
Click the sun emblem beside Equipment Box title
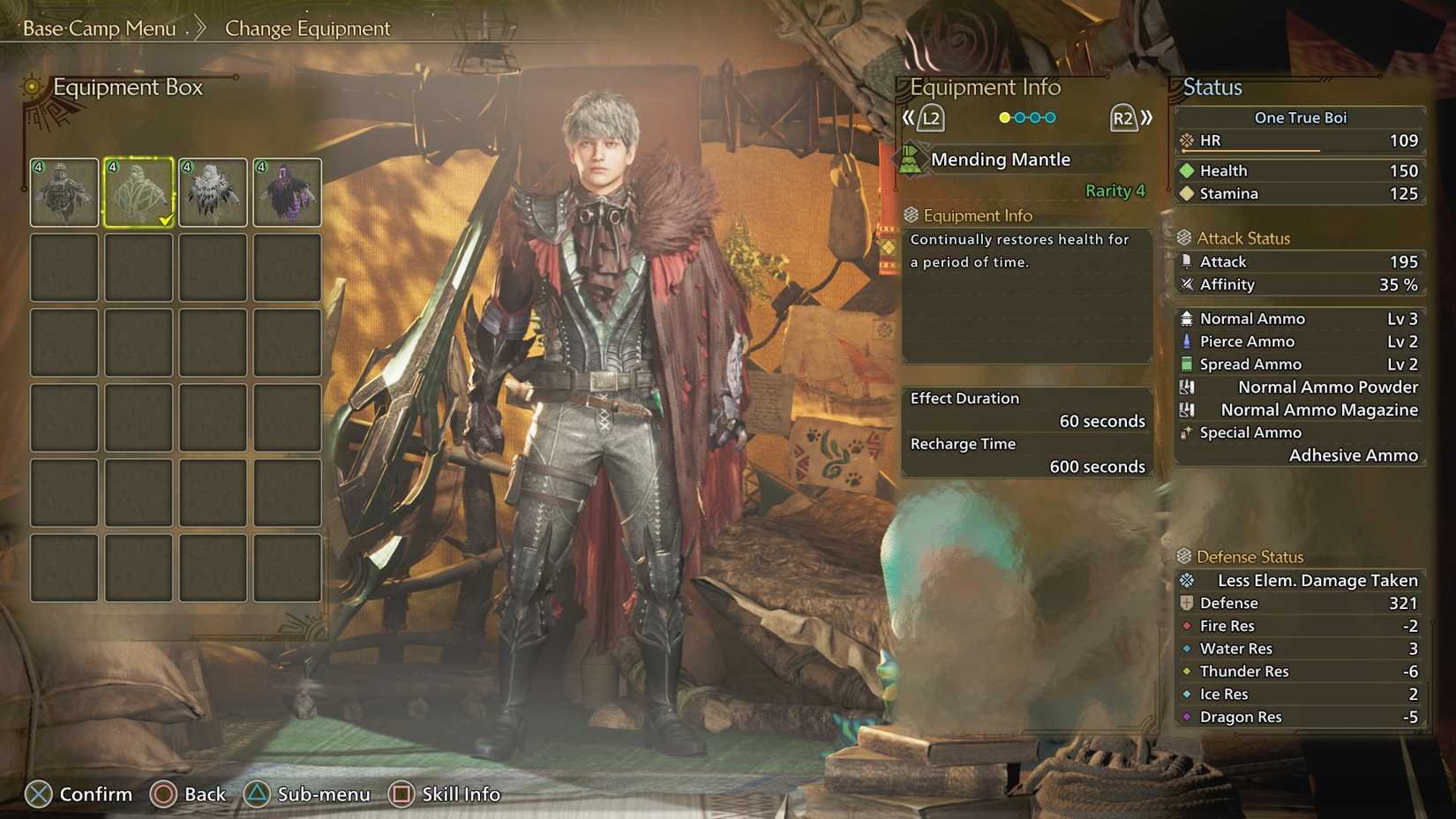click(31, 87)
